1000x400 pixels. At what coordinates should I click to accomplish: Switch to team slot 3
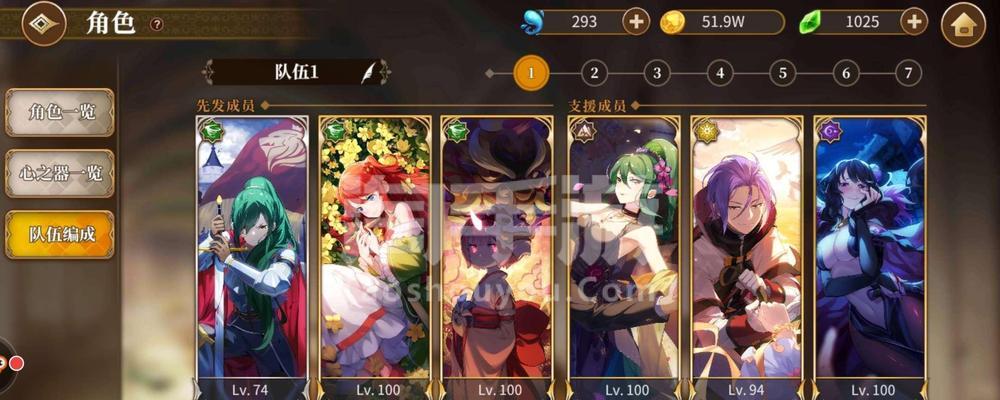[657, 72]
